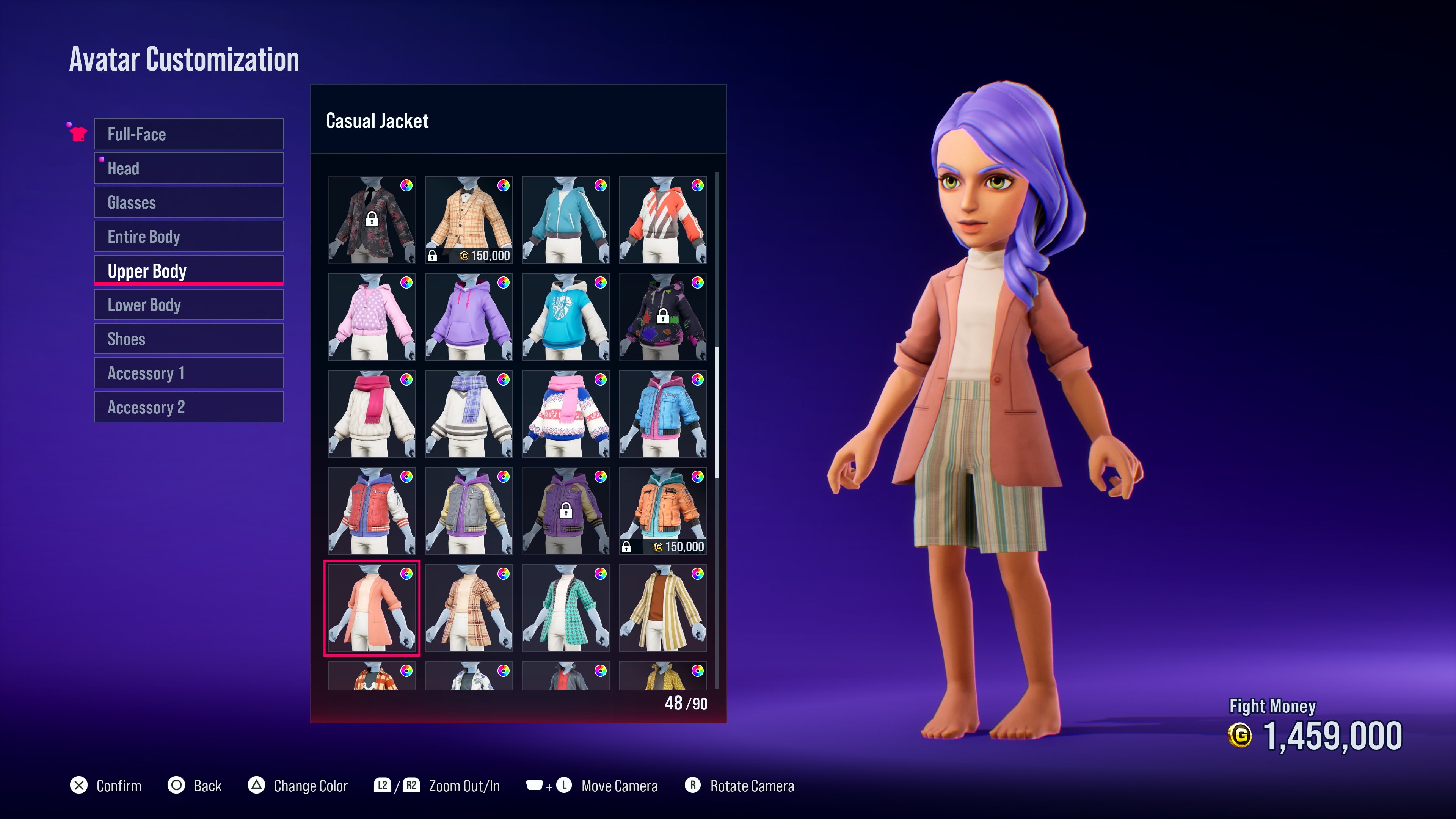Select the Head category
Viewport: 1456px width, 819px height.
pyautogui.click(x=188, y=168)
